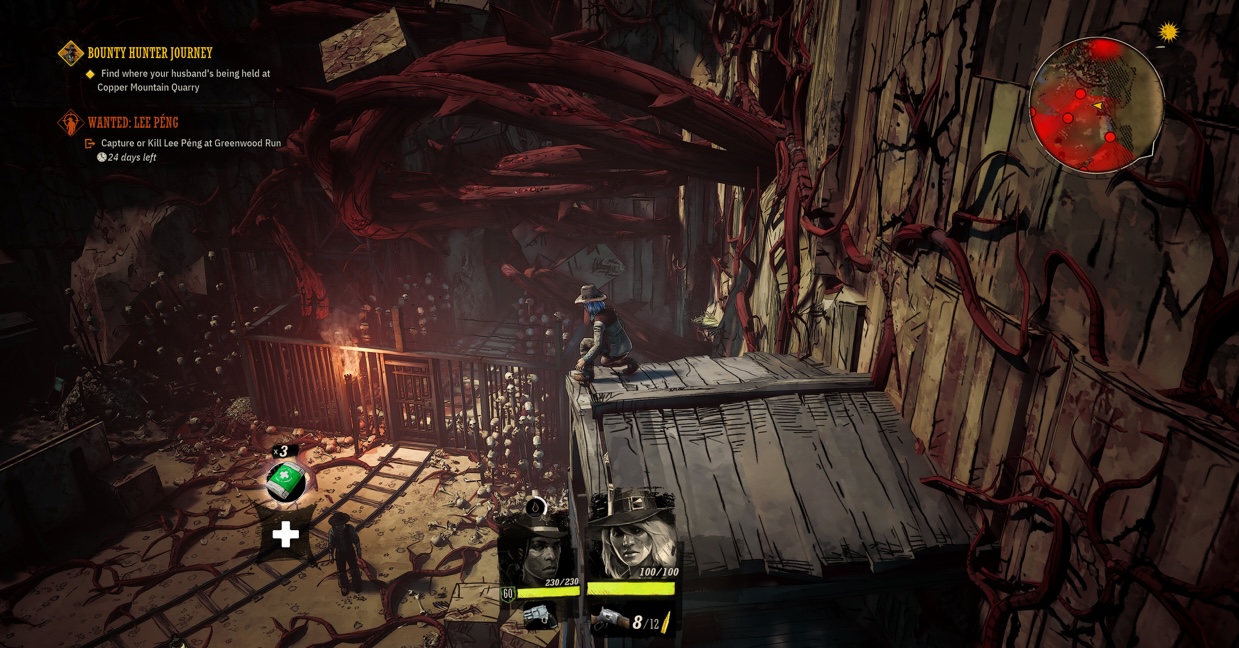Choose the companion's revolver weapon icon
The width and height of the screenshot is (1239, 648).
coord(538,615)
